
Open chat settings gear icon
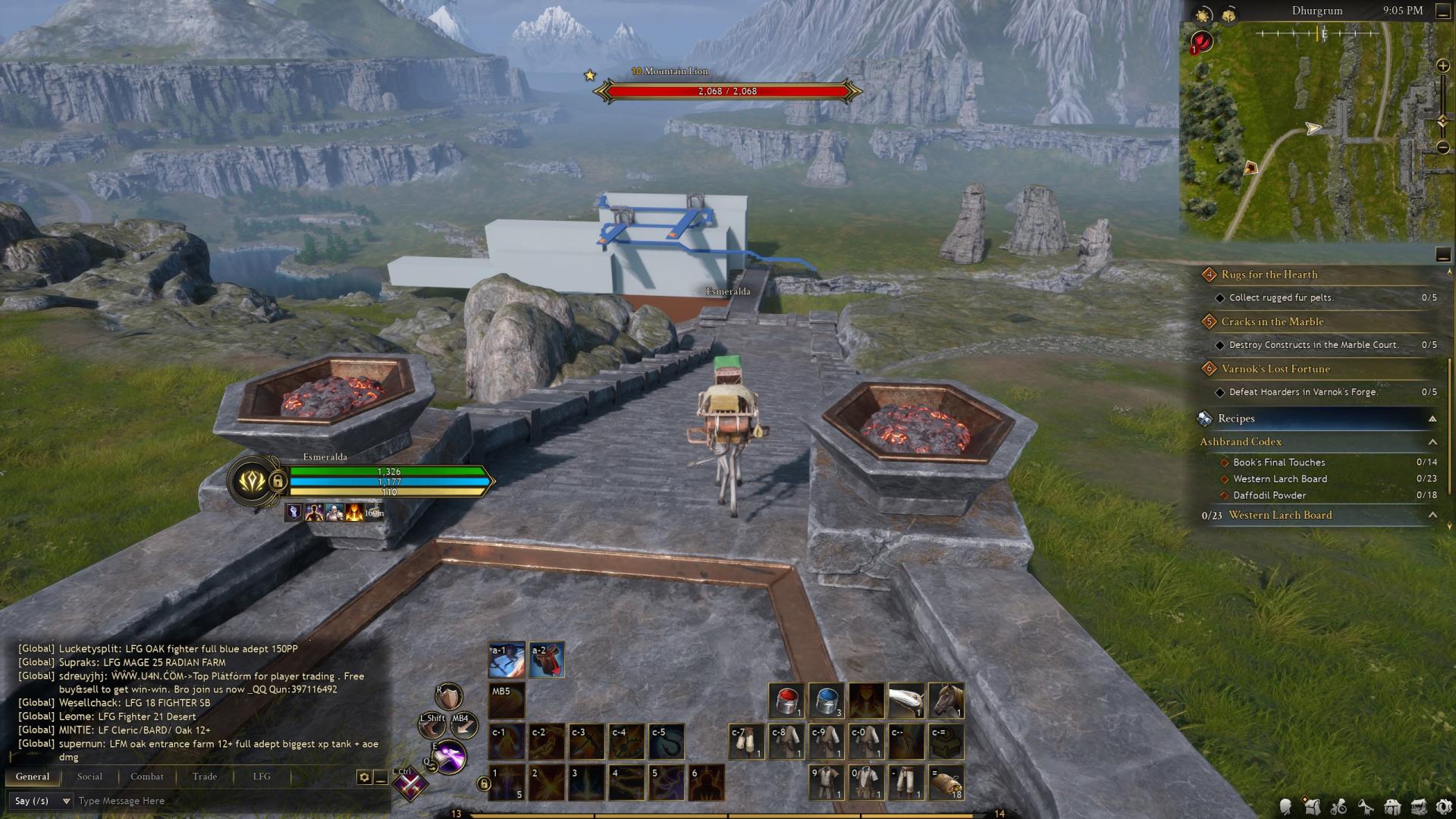pos(364,777)
